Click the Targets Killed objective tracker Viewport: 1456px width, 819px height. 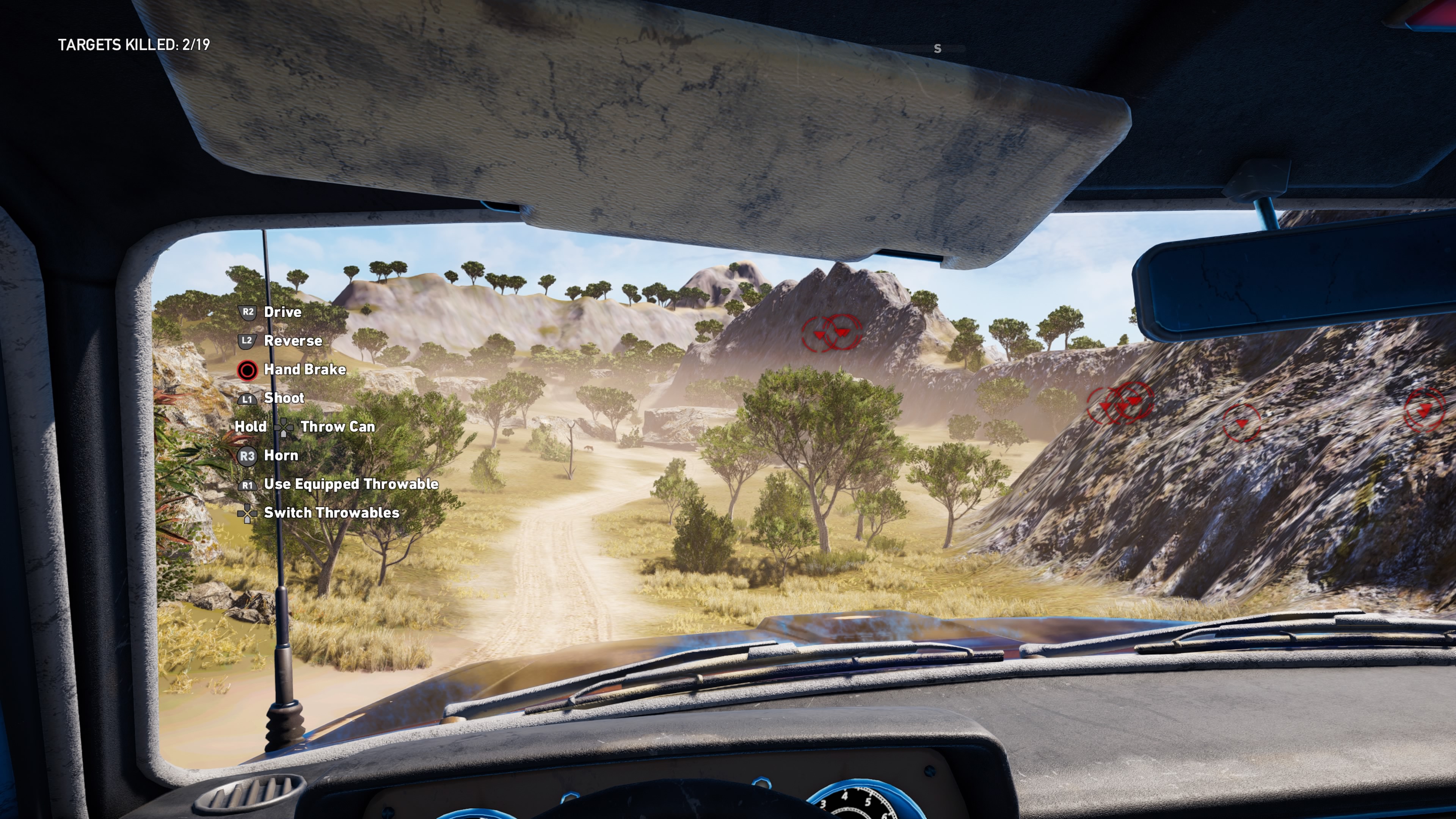click(134, 45)
